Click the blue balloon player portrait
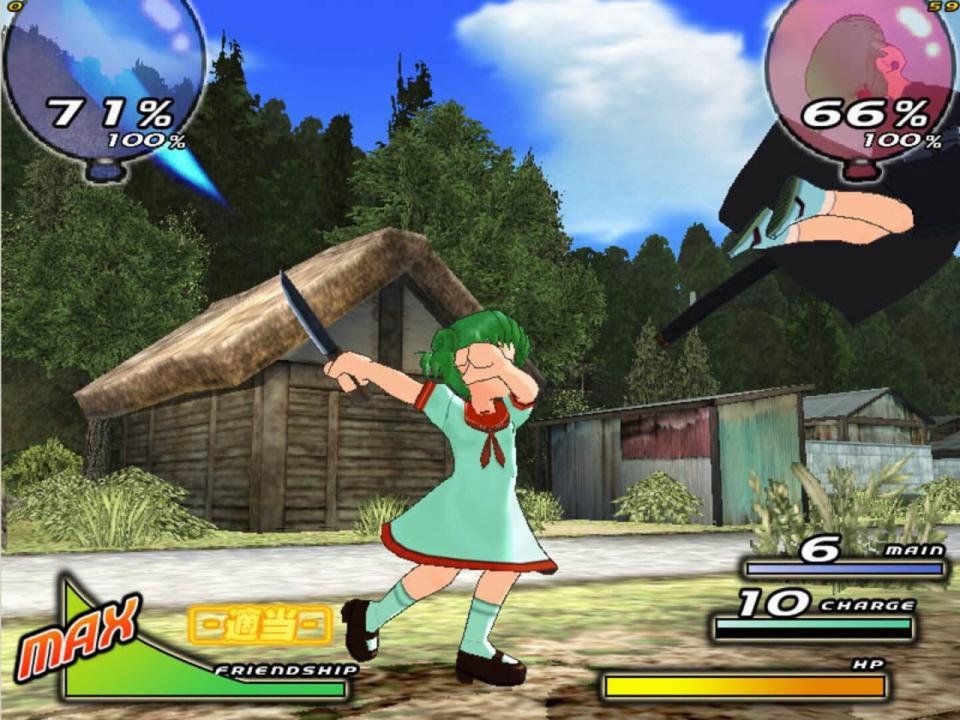This screenshot has width=960, height=720. point(103,78)
